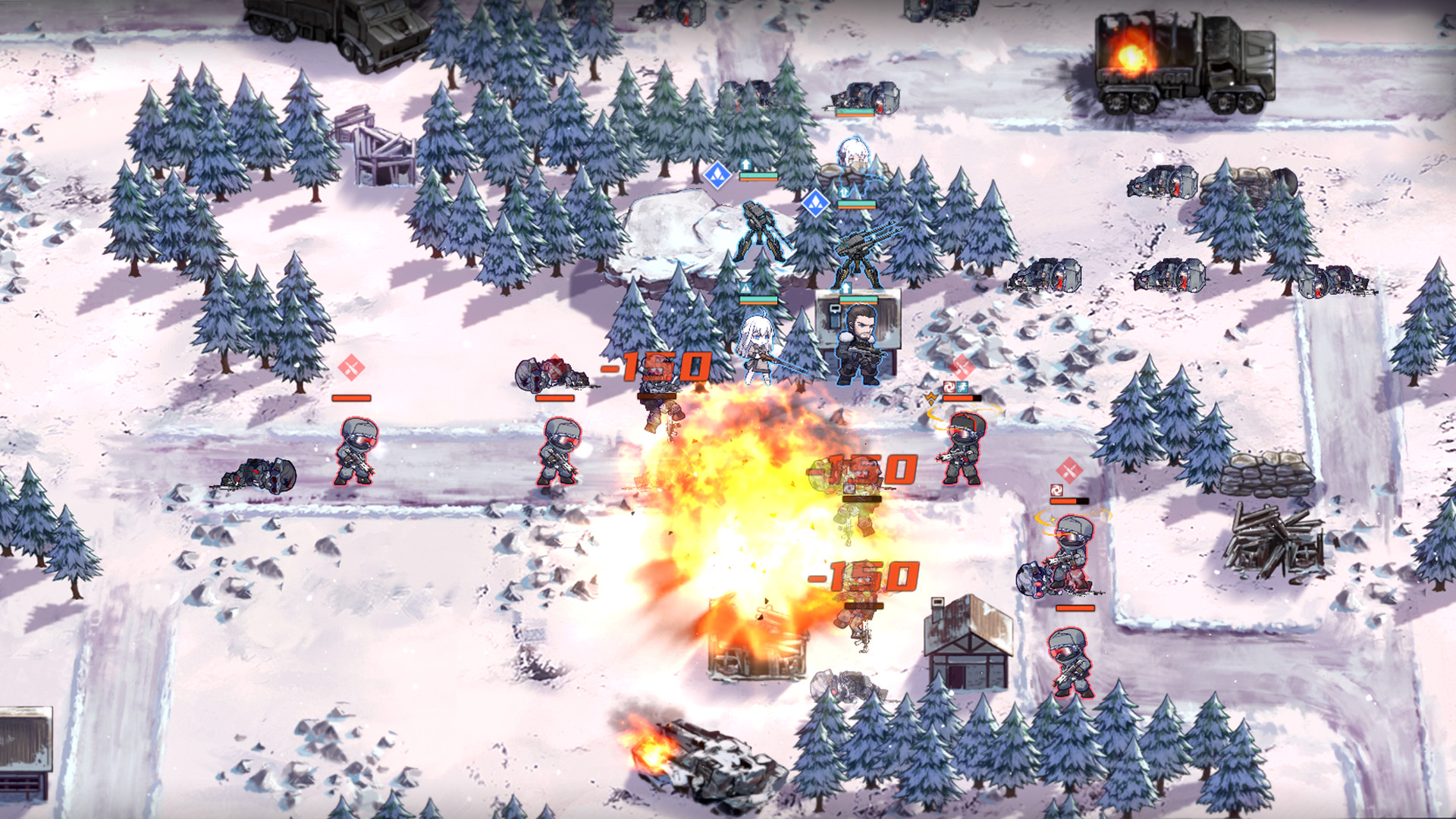Click the attack-up arrow icon above the sniper girl
This screenshot has height=819, width=1456.
tap(745, 164)
